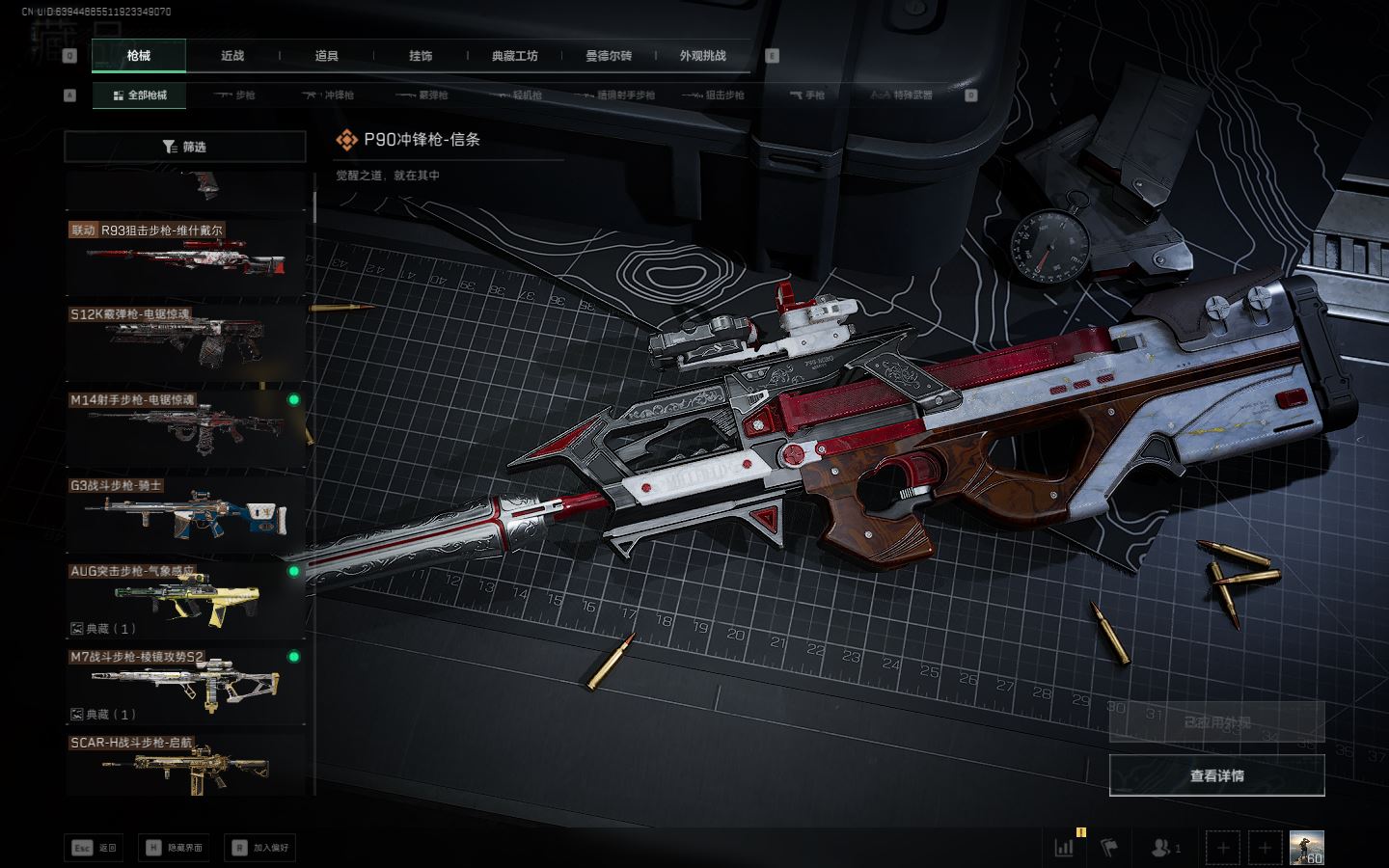Viewport: 1389px width, 868px height.
Task: Open the 外观挑战 tab
Action: pos(702,56)
